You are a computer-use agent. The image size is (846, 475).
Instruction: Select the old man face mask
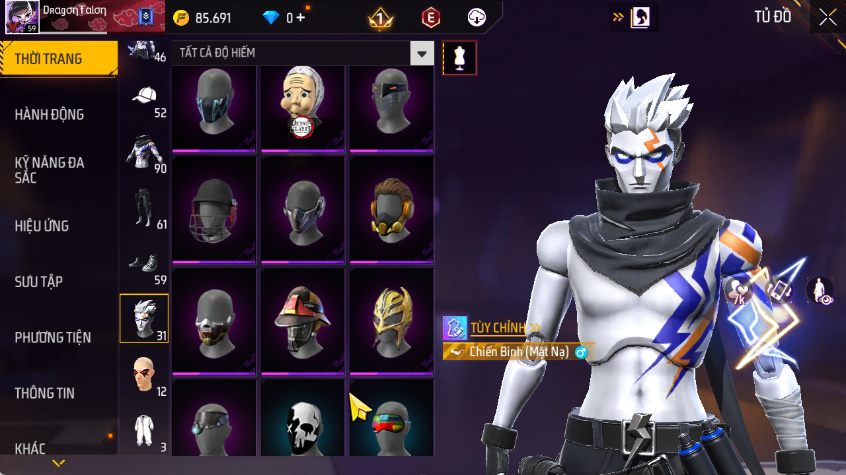[302, 102]
